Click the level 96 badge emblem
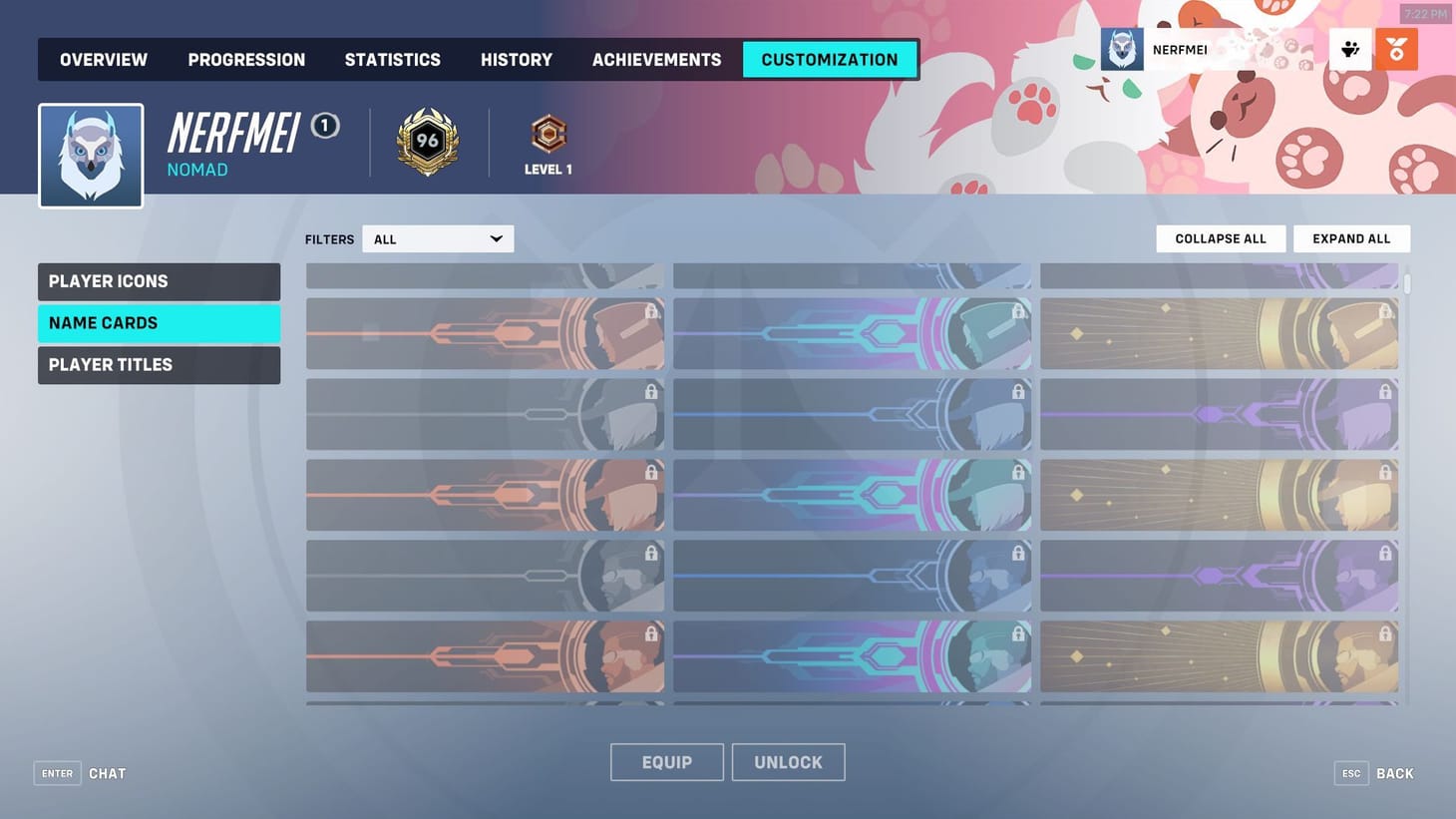This screenshot has width=1456, height=819. point(427,141)
